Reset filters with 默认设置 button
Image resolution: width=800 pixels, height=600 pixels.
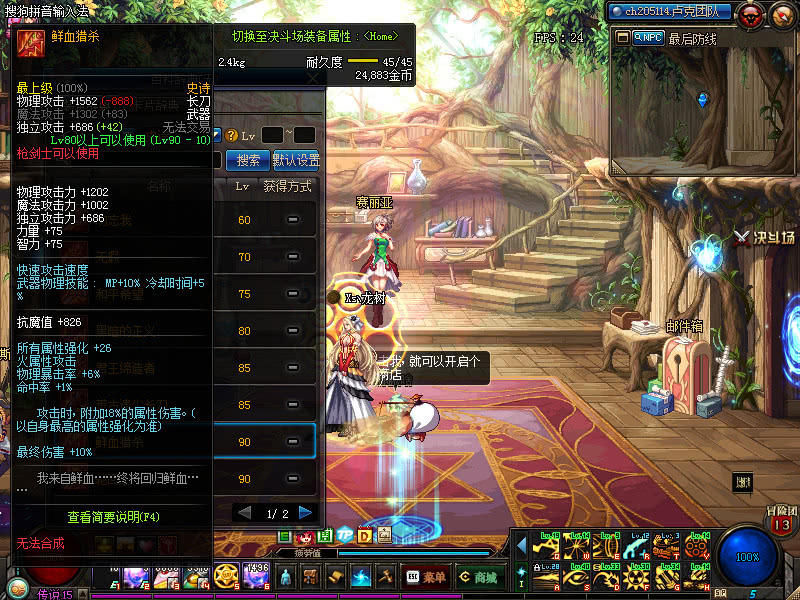tap(296, 160)
